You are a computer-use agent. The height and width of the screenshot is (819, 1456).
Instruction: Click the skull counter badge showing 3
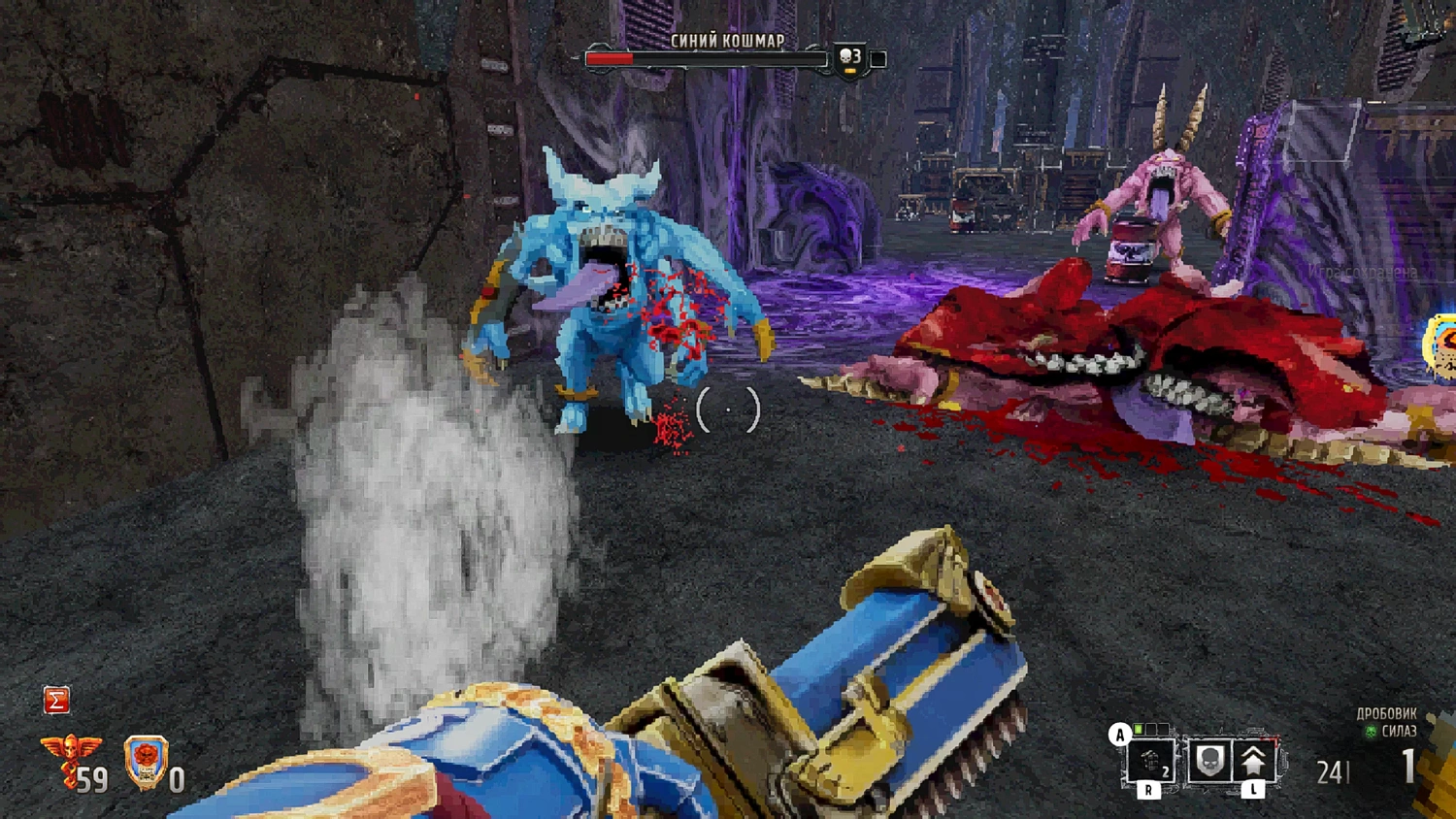pos(849,57)
